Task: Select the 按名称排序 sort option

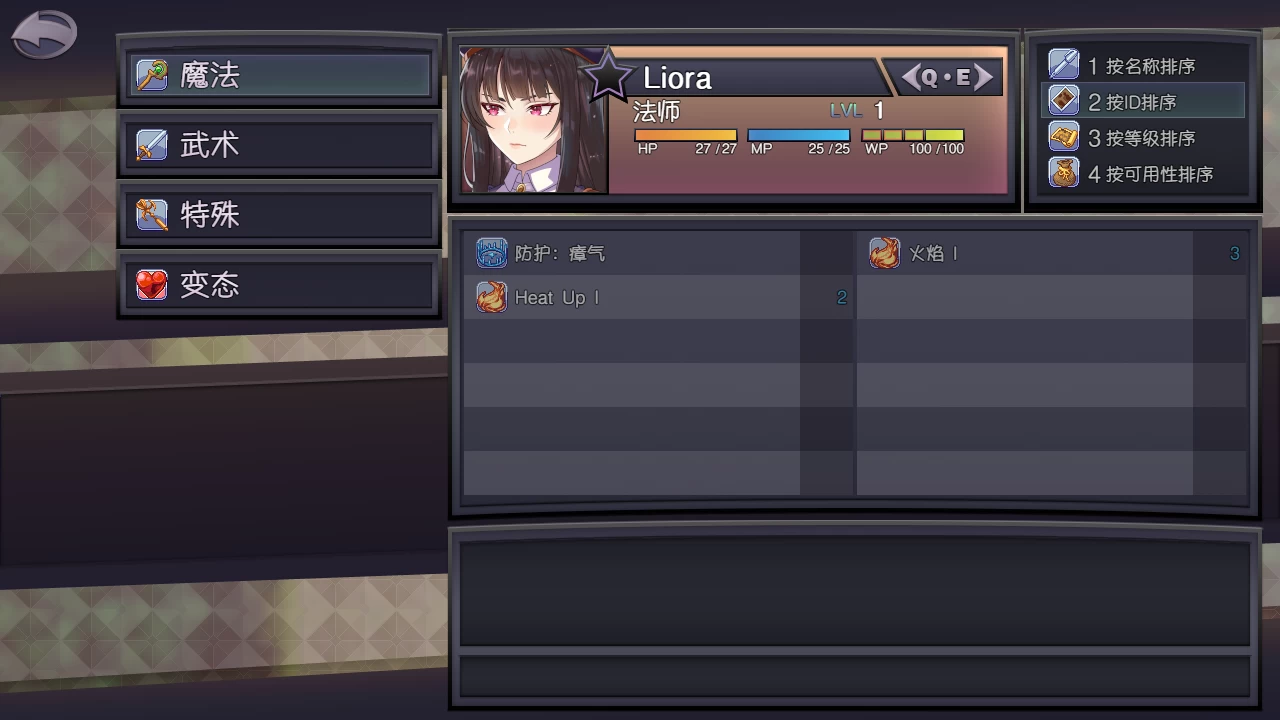Action: coord(1140,65)
